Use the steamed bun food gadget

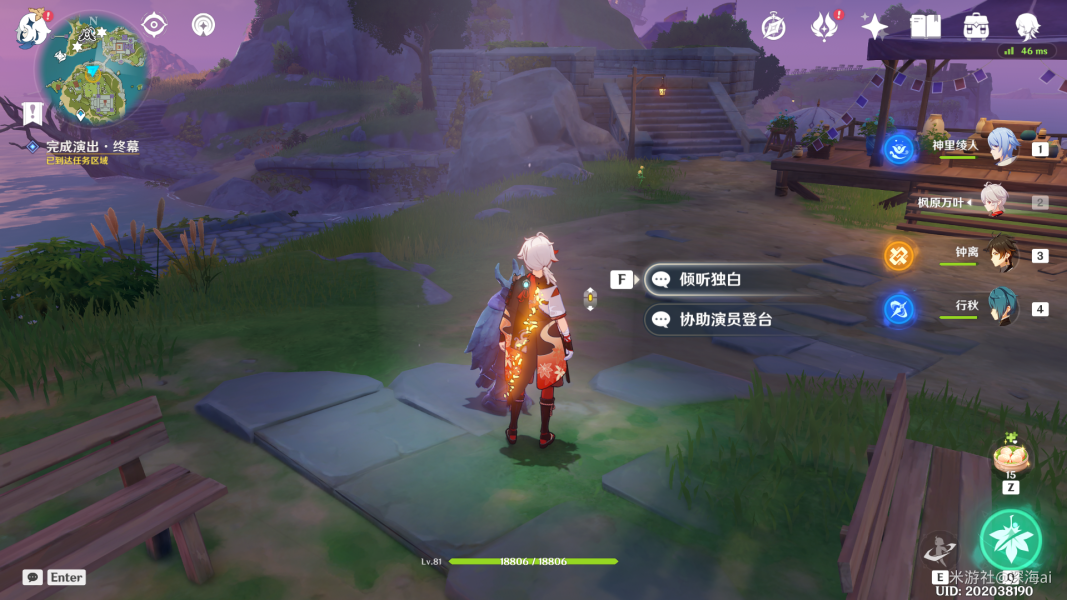click(1010, 457)
